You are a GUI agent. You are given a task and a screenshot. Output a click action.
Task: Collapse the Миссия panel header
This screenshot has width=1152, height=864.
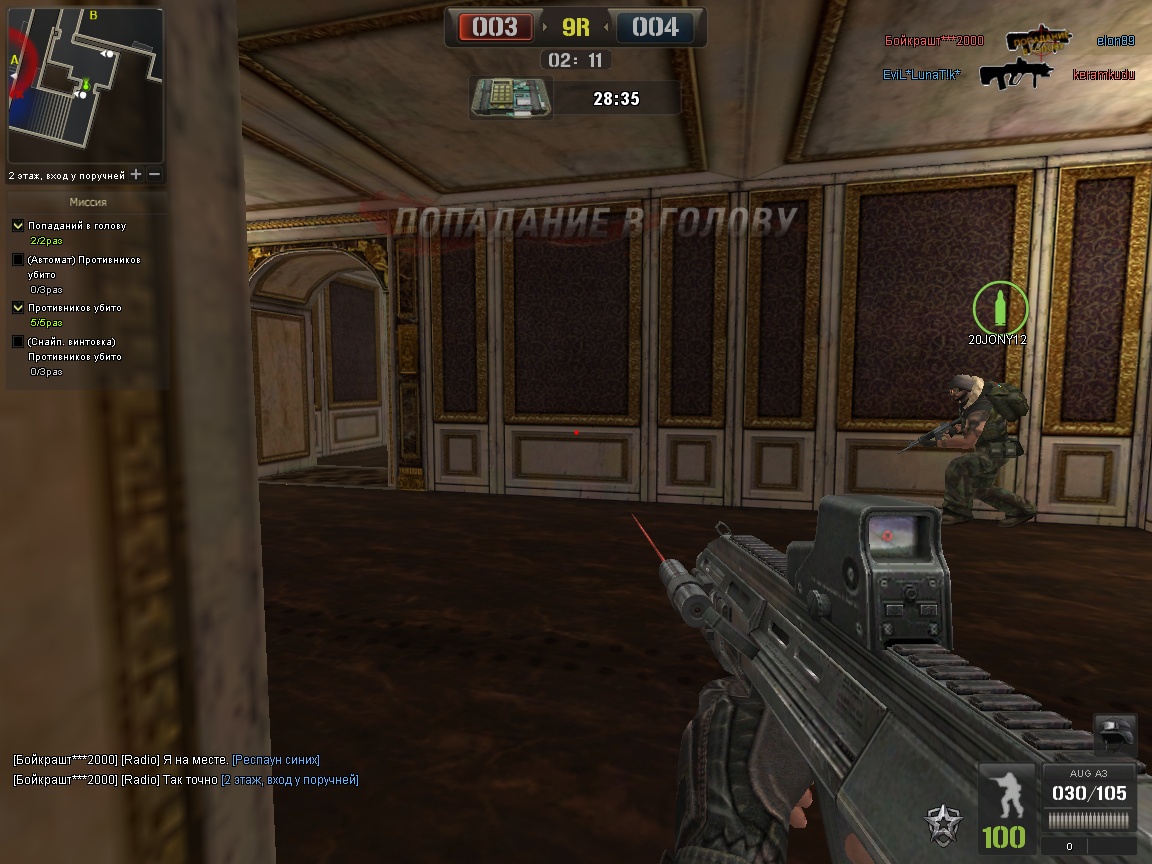pyautogui.click(x=87, y=202)
